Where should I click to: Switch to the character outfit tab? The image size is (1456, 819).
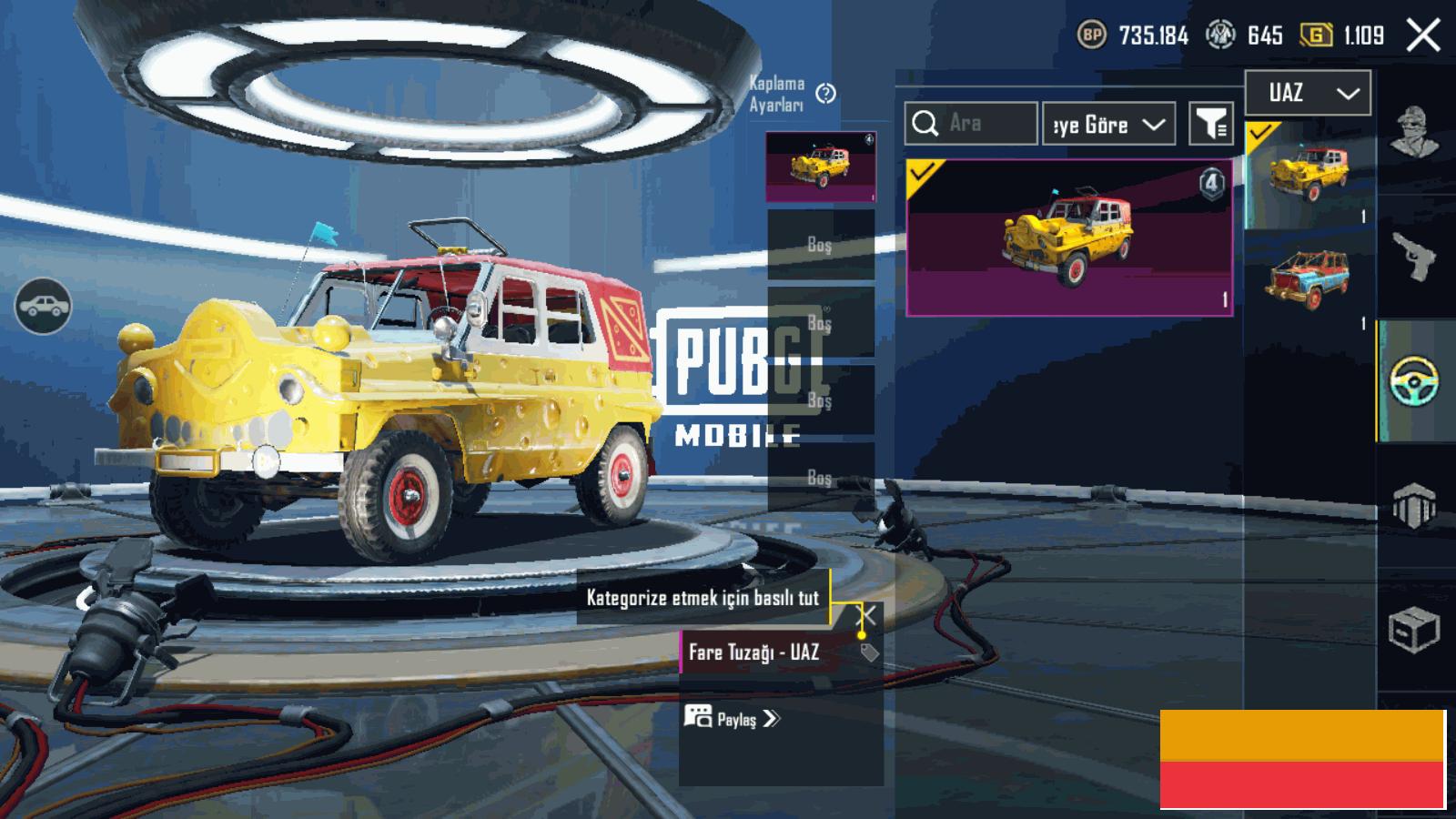[x=1413, y=132]
